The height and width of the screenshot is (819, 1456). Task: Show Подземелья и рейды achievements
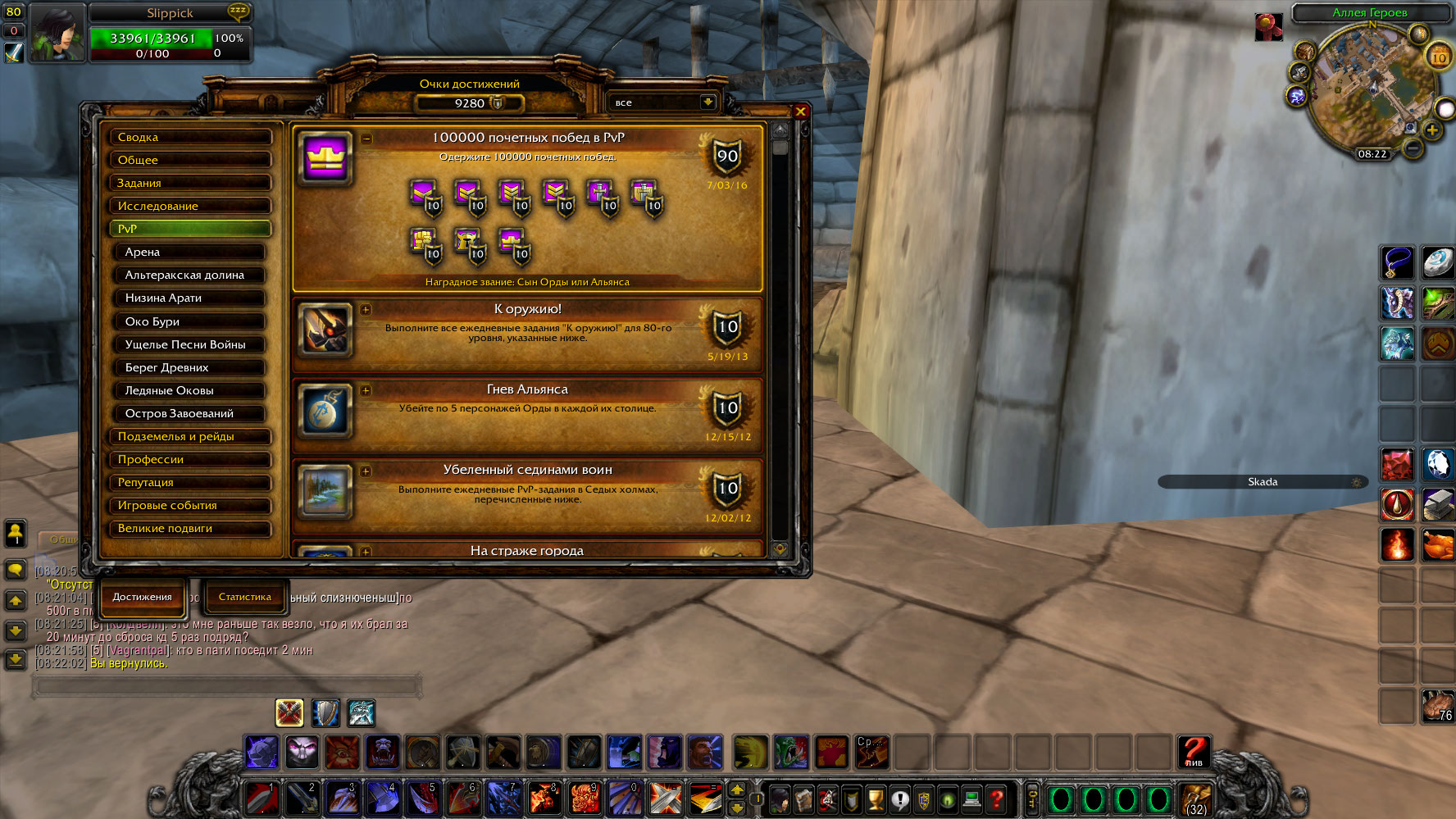pos(190,436)
